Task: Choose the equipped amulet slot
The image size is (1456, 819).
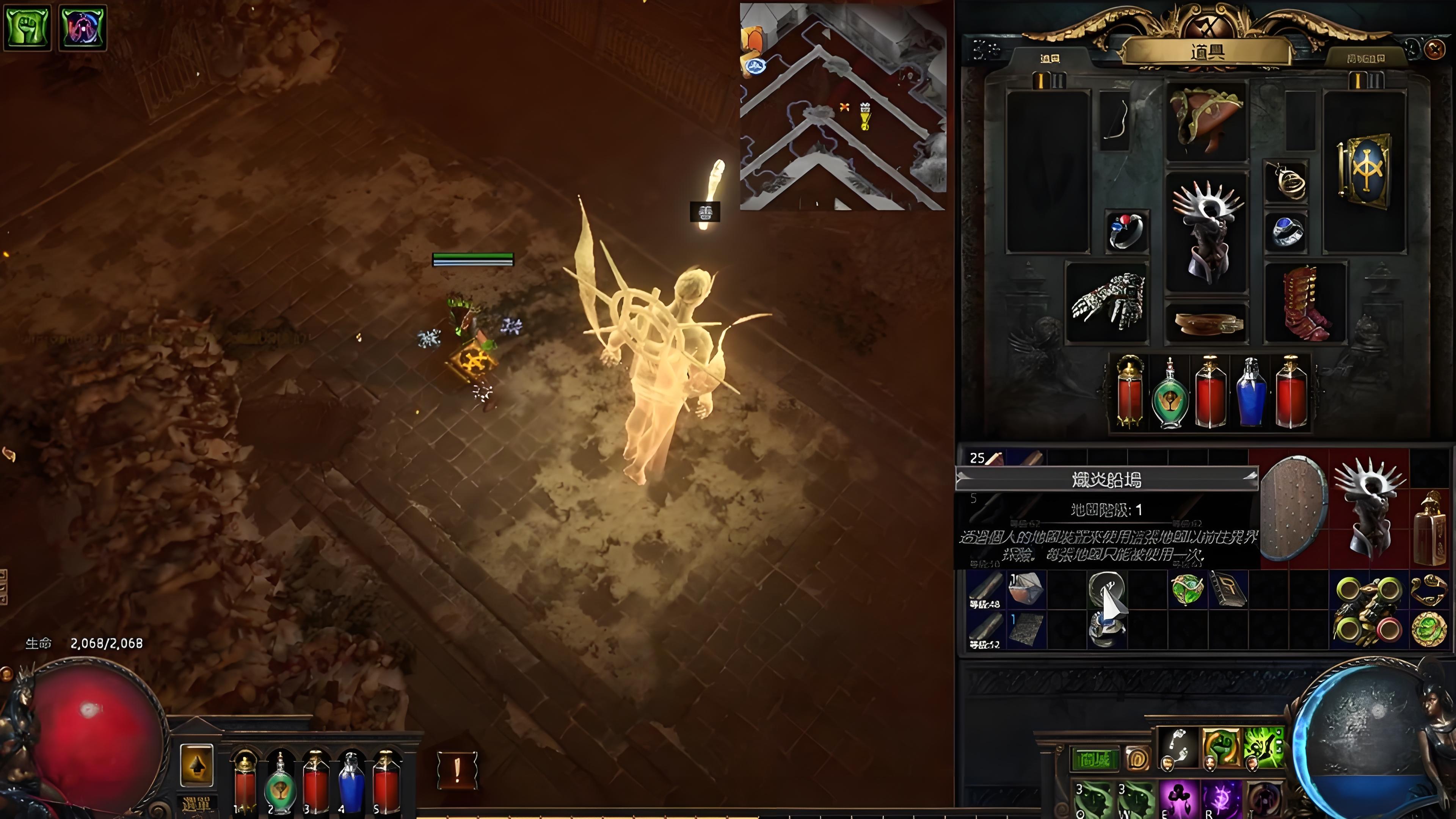Action: tap(1285, 181)
